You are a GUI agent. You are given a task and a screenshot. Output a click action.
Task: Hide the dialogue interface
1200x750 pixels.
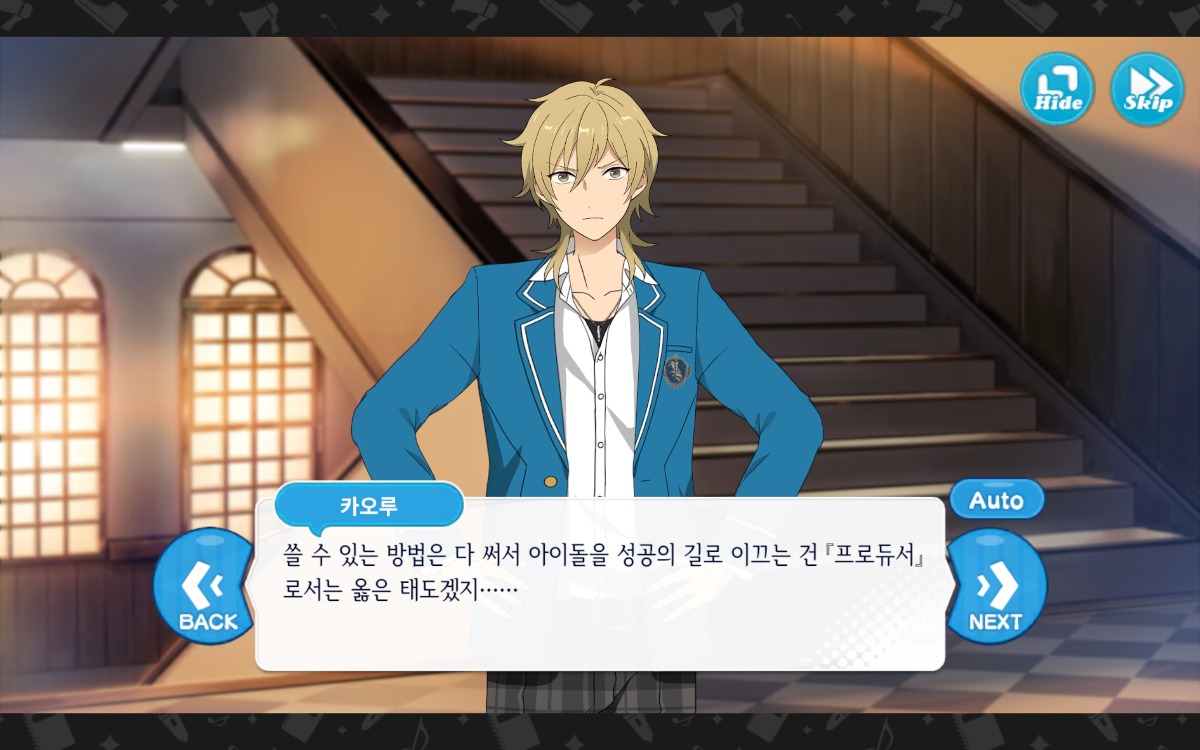[x=1057, y=89]
